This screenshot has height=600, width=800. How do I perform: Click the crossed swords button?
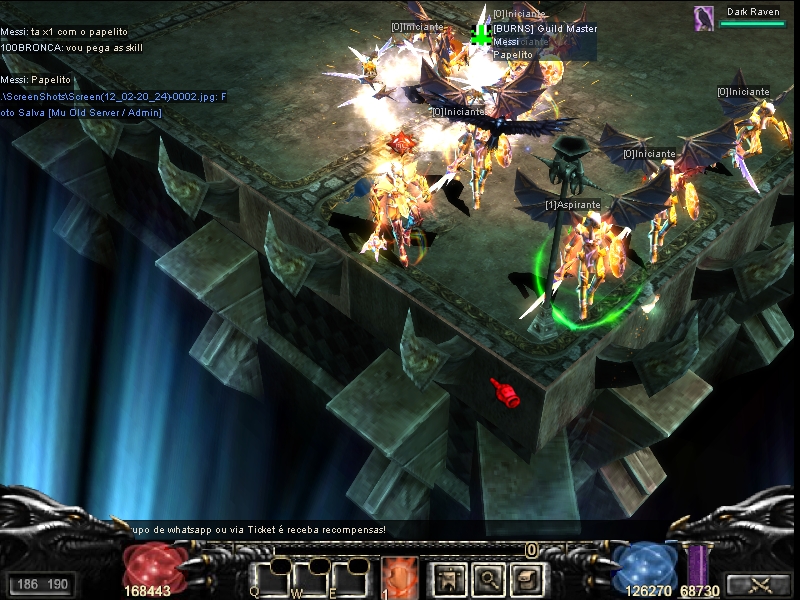coord(757,584)
